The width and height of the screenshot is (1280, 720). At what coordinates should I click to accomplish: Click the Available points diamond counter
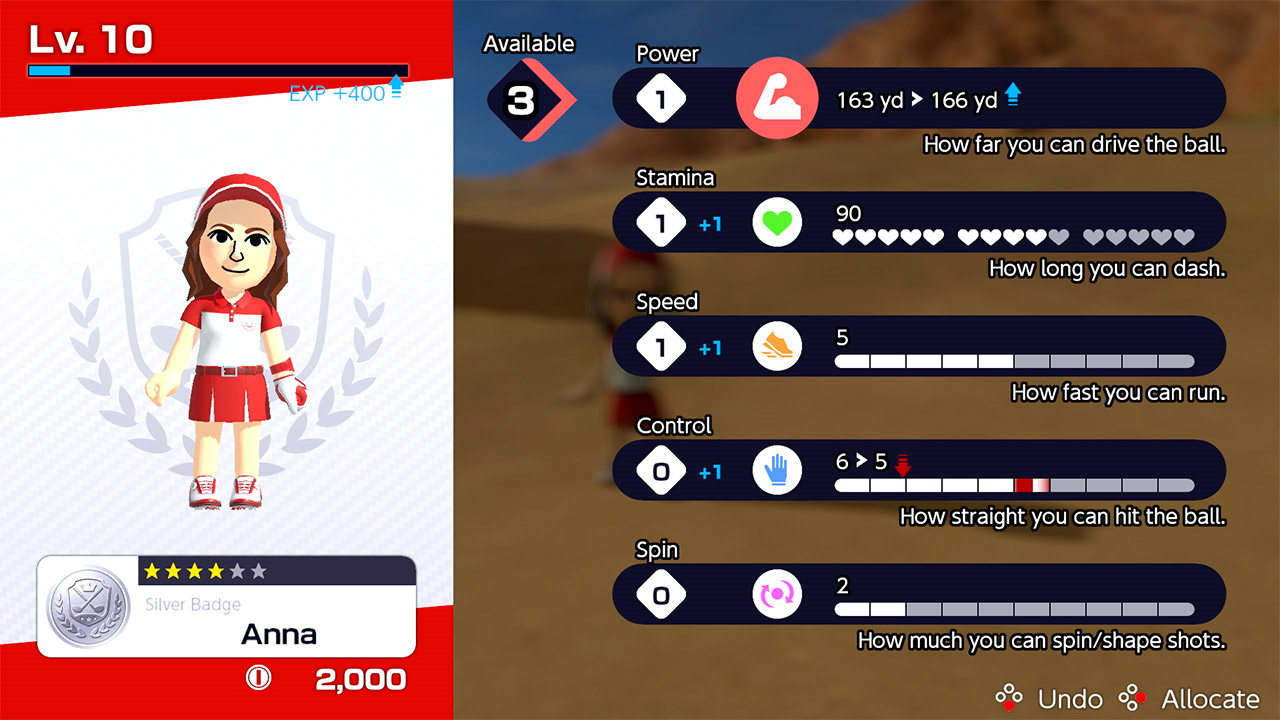pyautogui.click(x=522, y=100)
